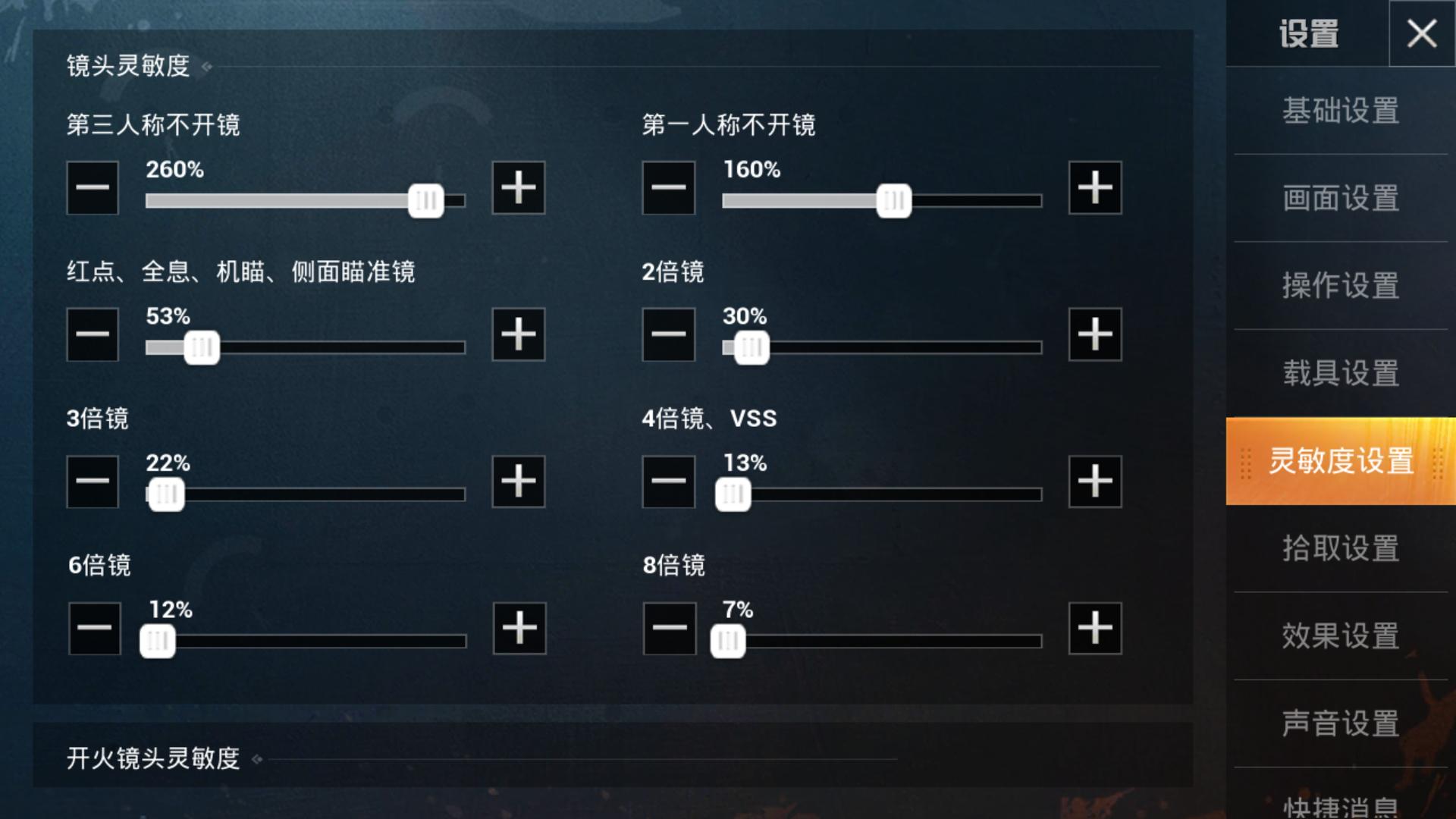Increase the red dot/holographic scope sensitivity

click(518, 334)
